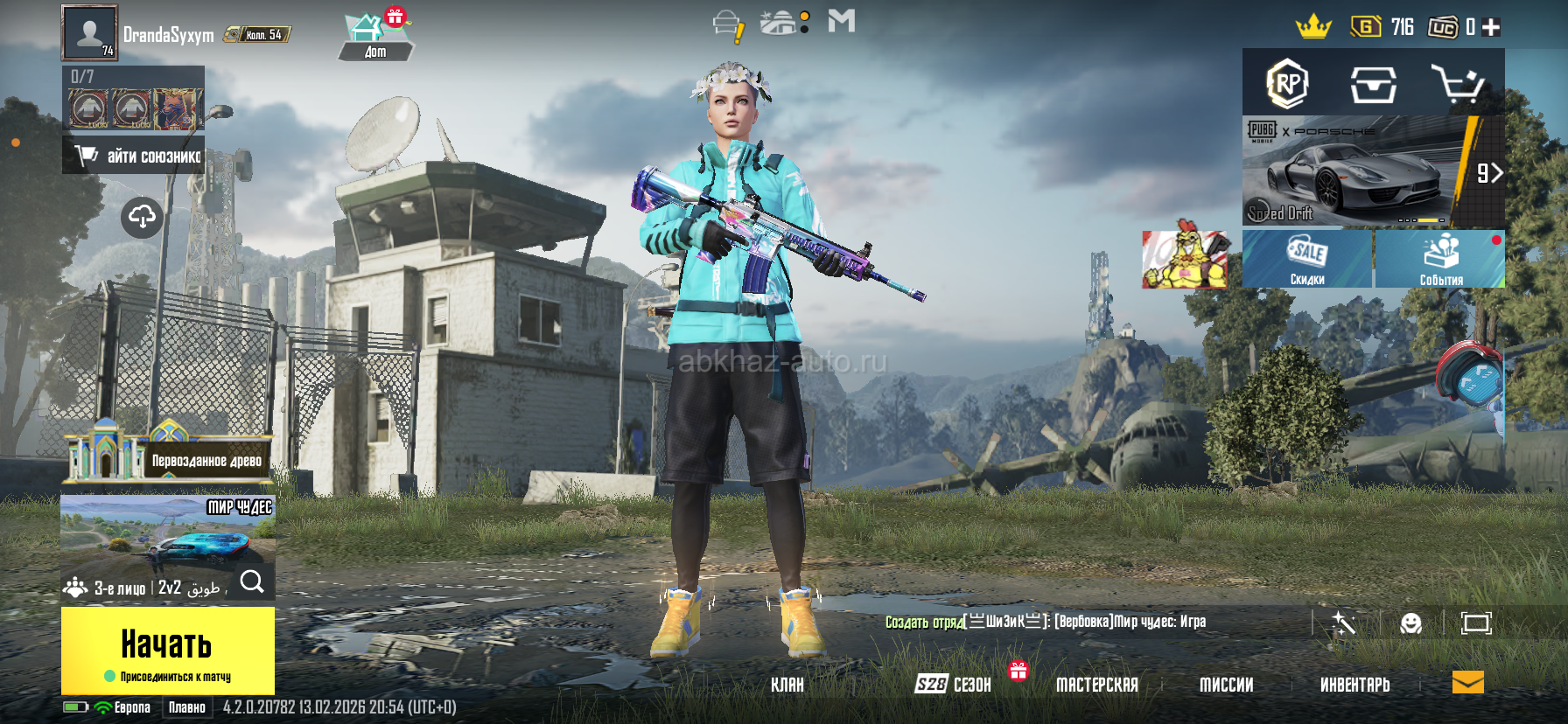Open the Royale Pass RP icon
The image size is (1568, 724).
[x=1287, y=84]
